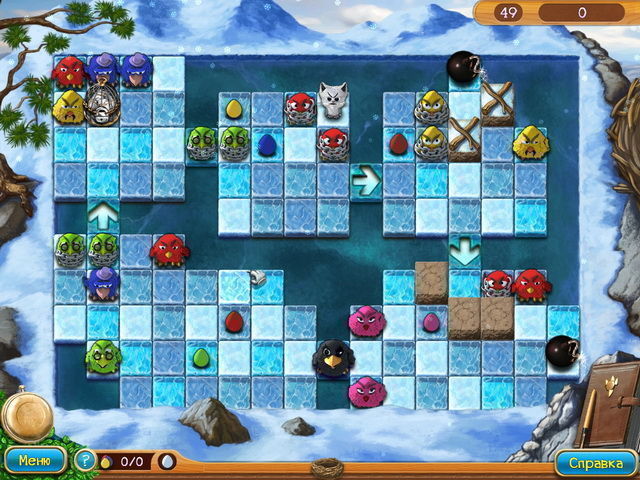Viewport: 640px width, 480px height.
Task: Select the black crow board piece
Action: click(x=331, y=355)
